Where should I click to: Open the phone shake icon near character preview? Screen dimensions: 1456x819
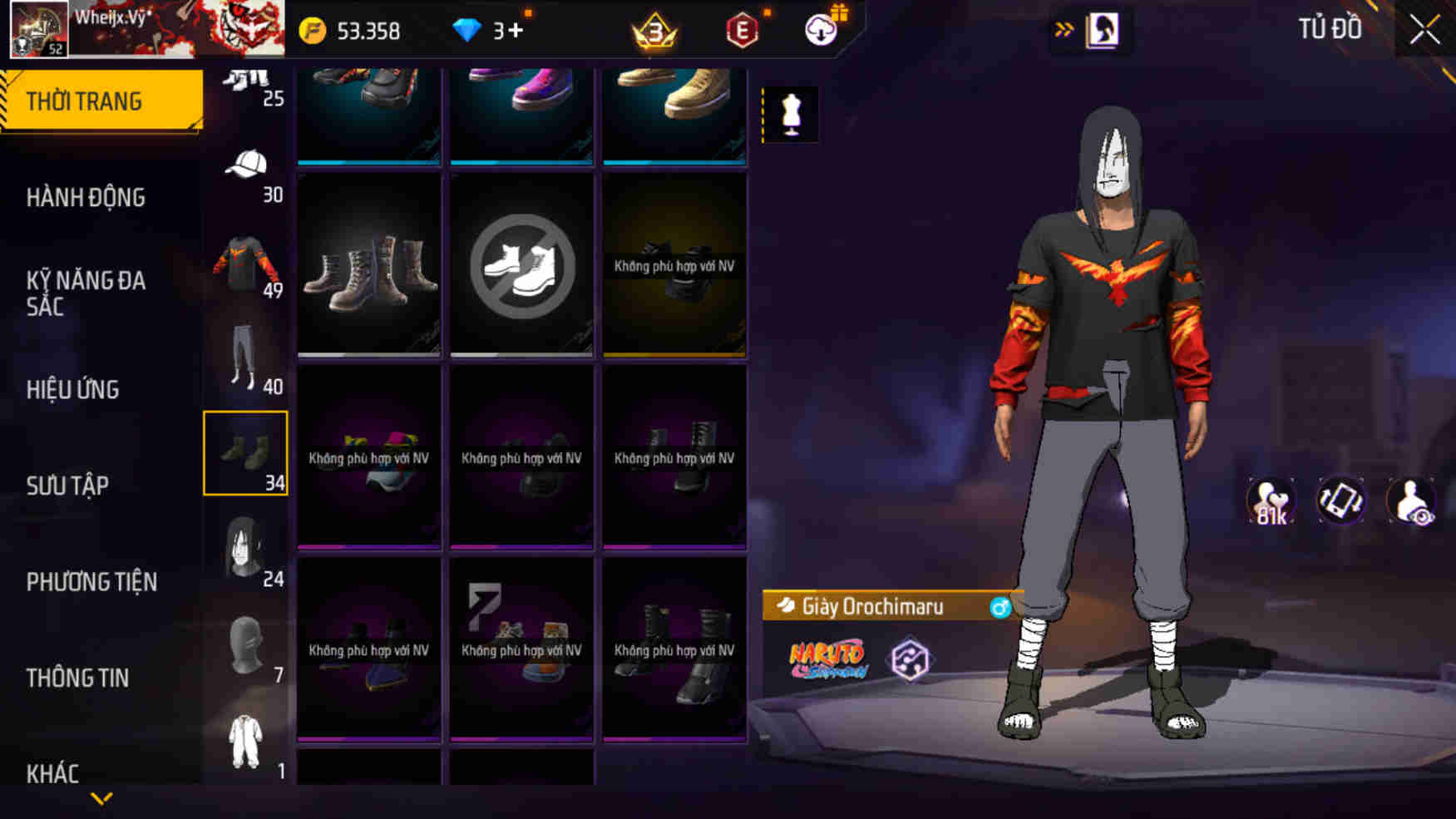click(x=1341, y=500)
